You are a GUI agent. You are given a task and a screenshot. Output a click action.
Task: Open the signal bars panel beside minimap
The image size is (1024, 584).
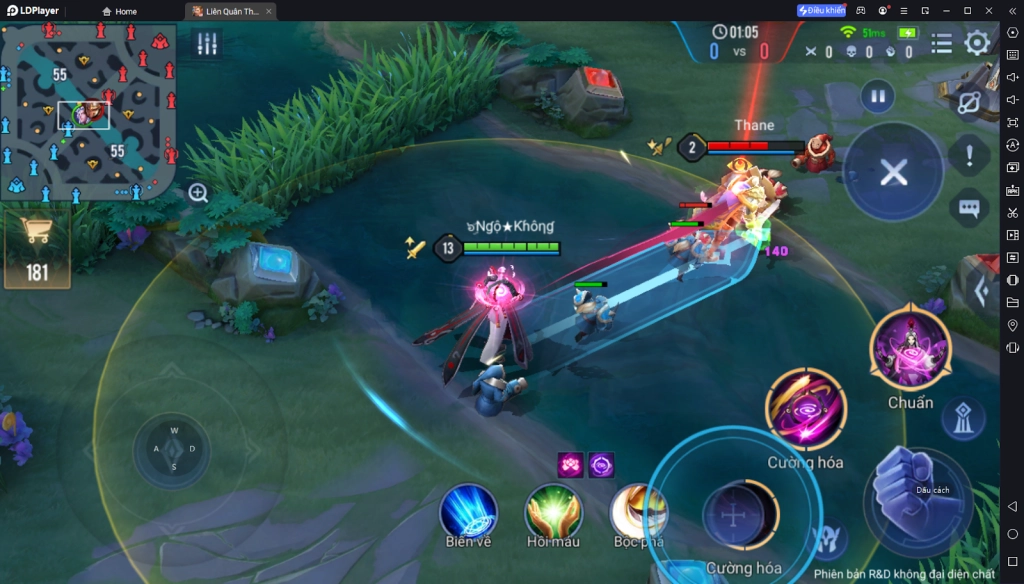[207, 44]
